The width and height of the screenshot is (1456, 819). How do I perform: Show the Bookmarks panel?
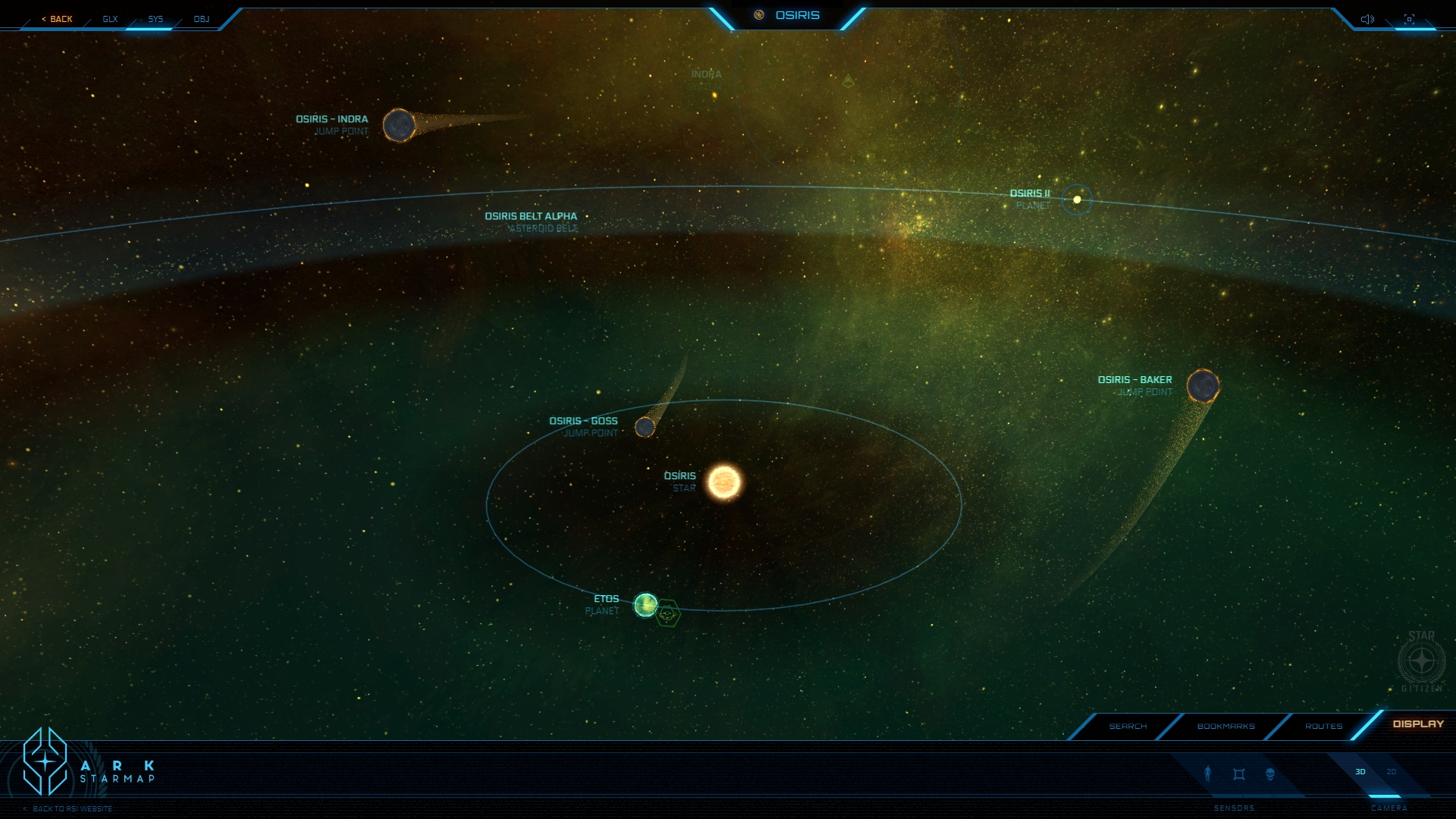(1225, 726)
